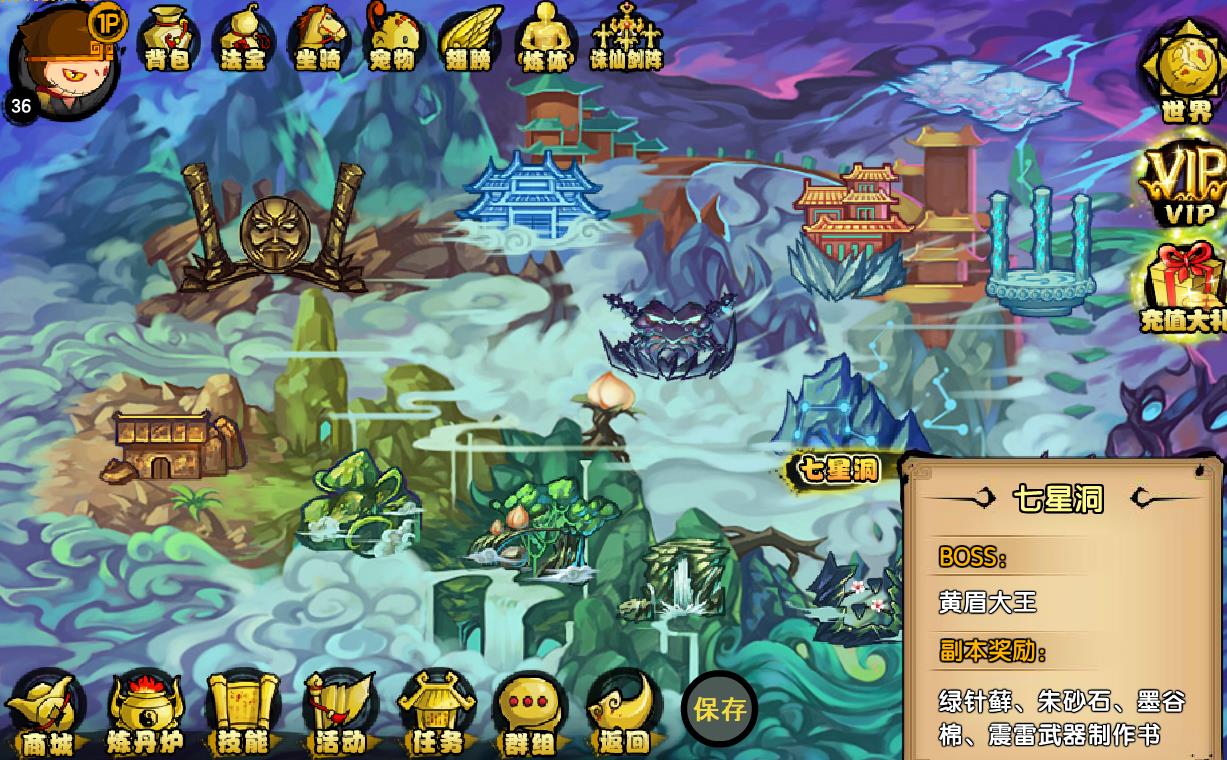Click the 返回 return button
This screenshot has width=1227, height=760.
[x=624, y=715]
